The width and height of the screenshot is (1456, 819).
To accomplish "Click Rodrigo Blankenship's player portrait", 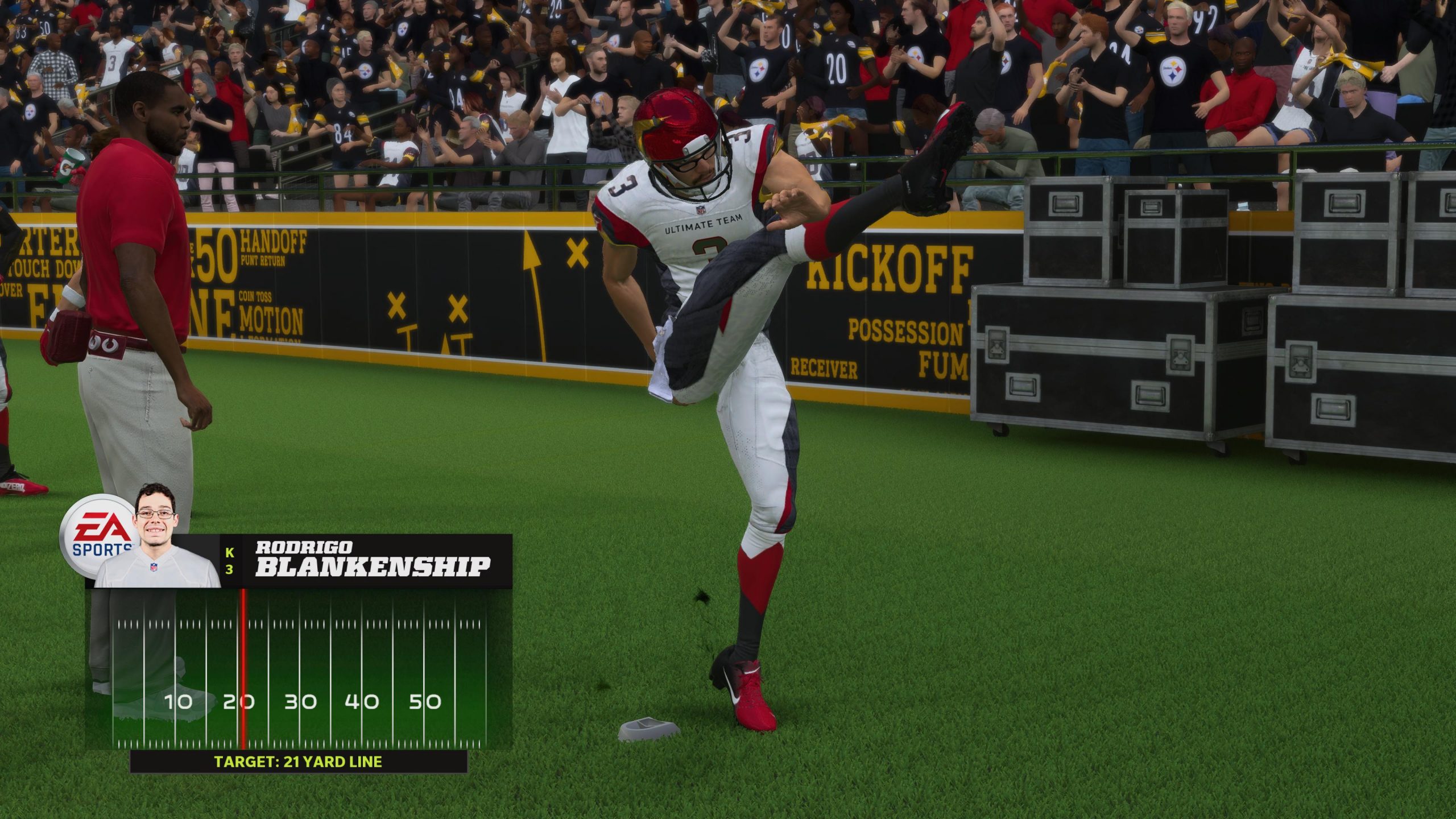I will tap(156, 537).
